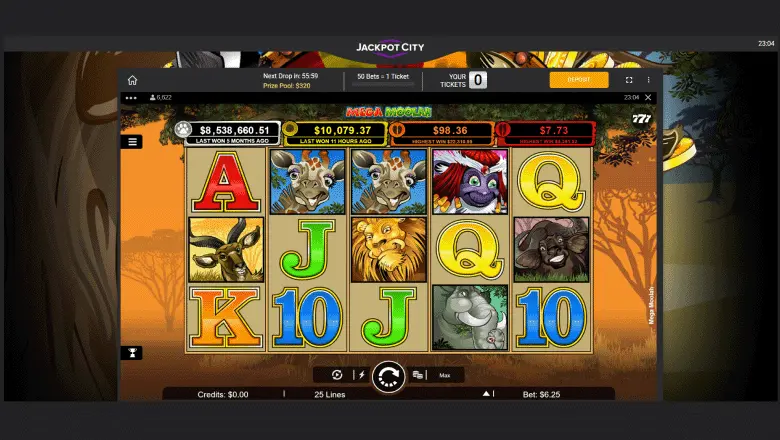This screenshot has width=780, height=440.
Task: Spin the reels with the circular arrow button
Action: [x=387, y=376]
